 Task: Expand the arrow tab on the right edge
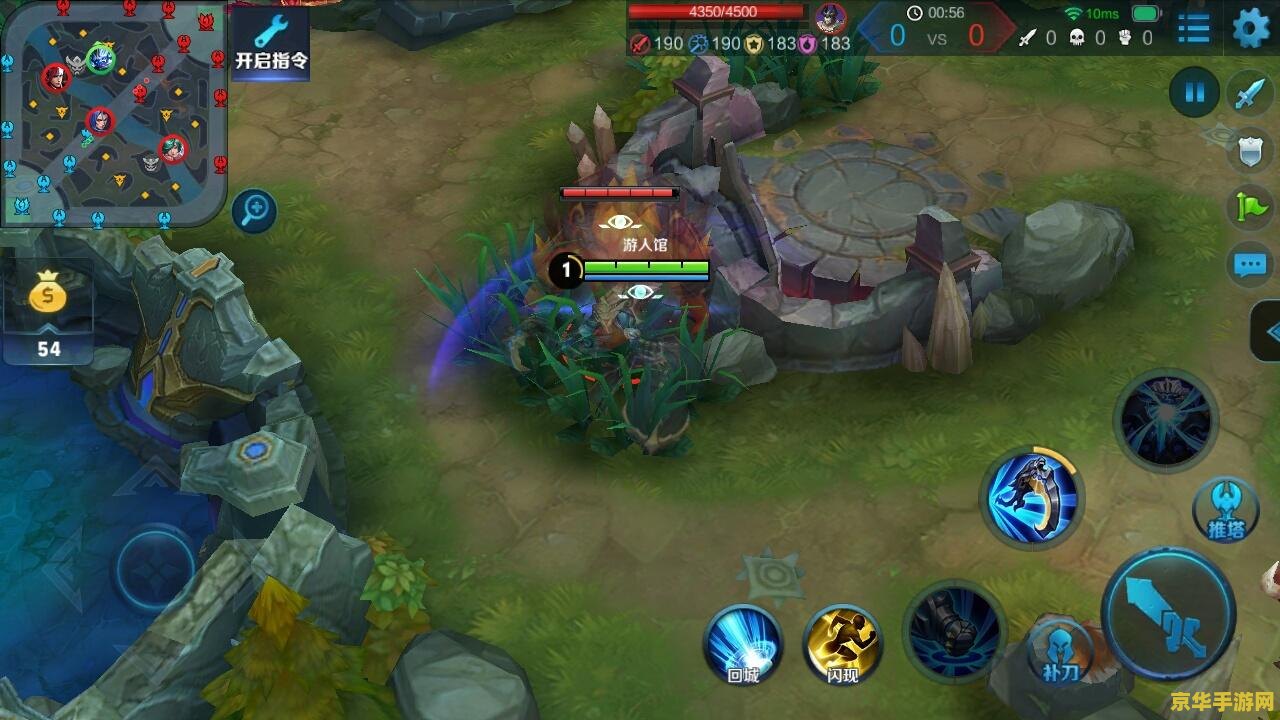coord(1268,332)
